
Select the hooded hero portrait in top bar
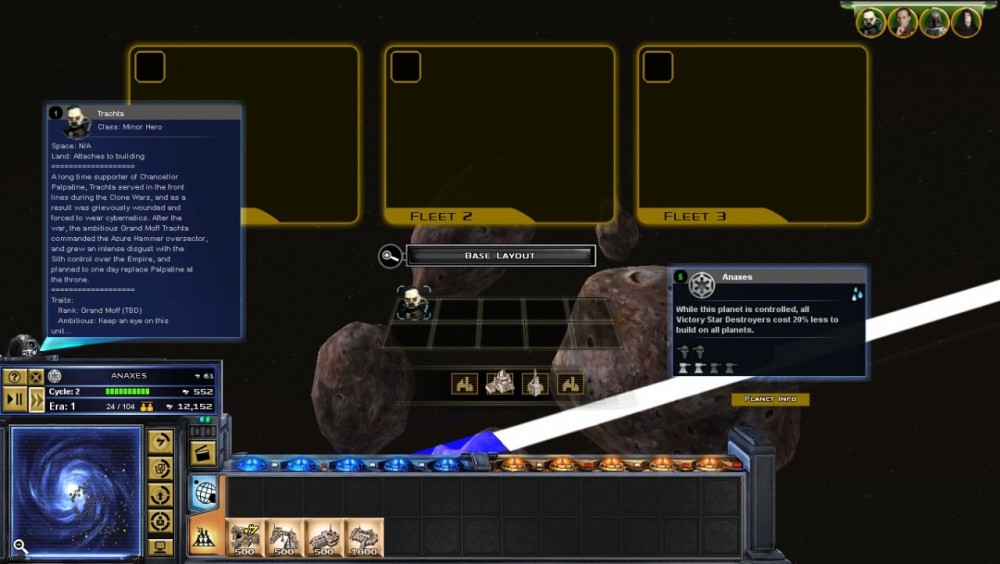pyautogui.click(x=966, y=22)
